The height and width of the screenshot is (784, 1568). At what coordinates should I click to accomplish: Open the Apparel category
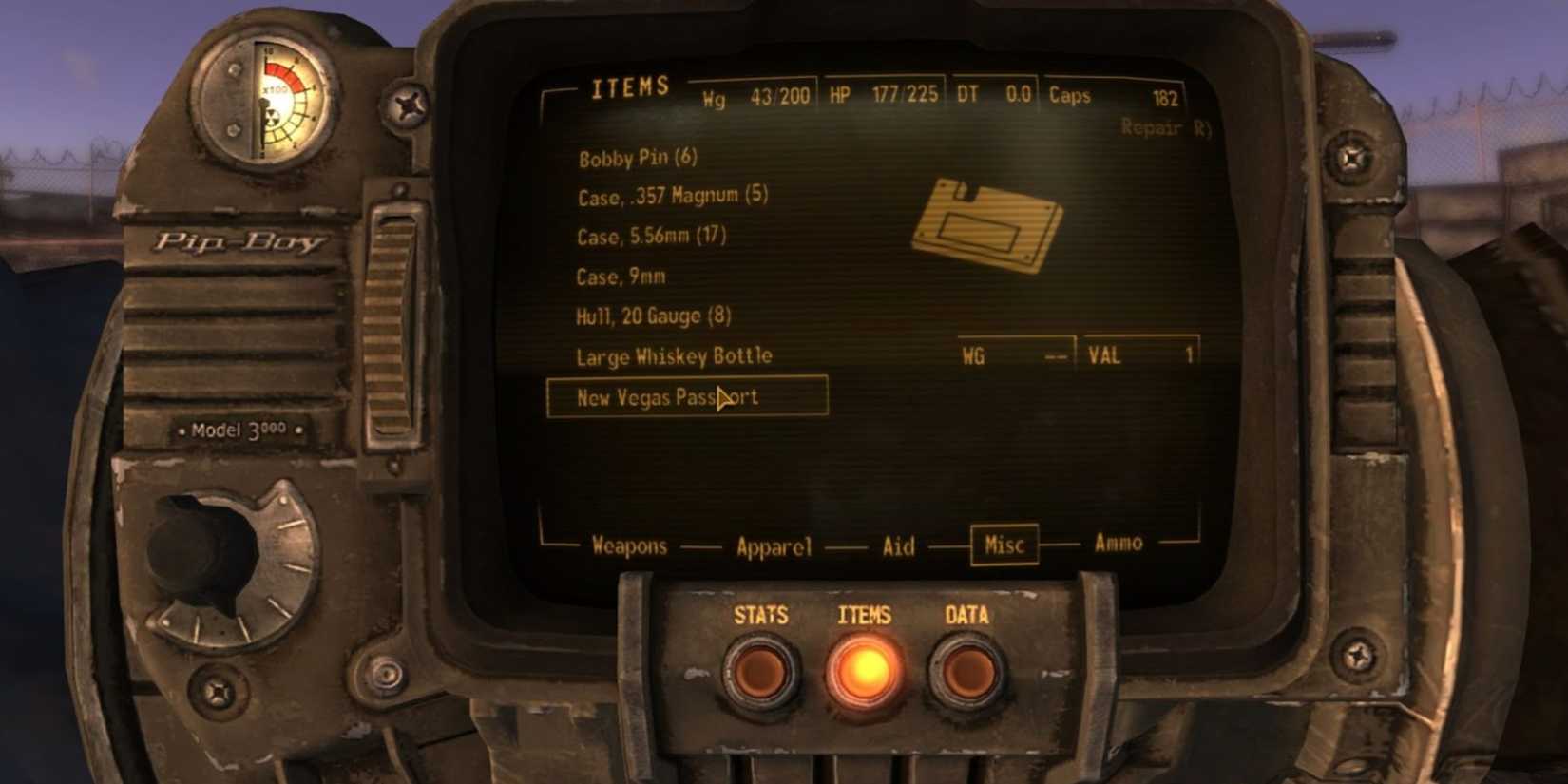click(x=774, y=545)
